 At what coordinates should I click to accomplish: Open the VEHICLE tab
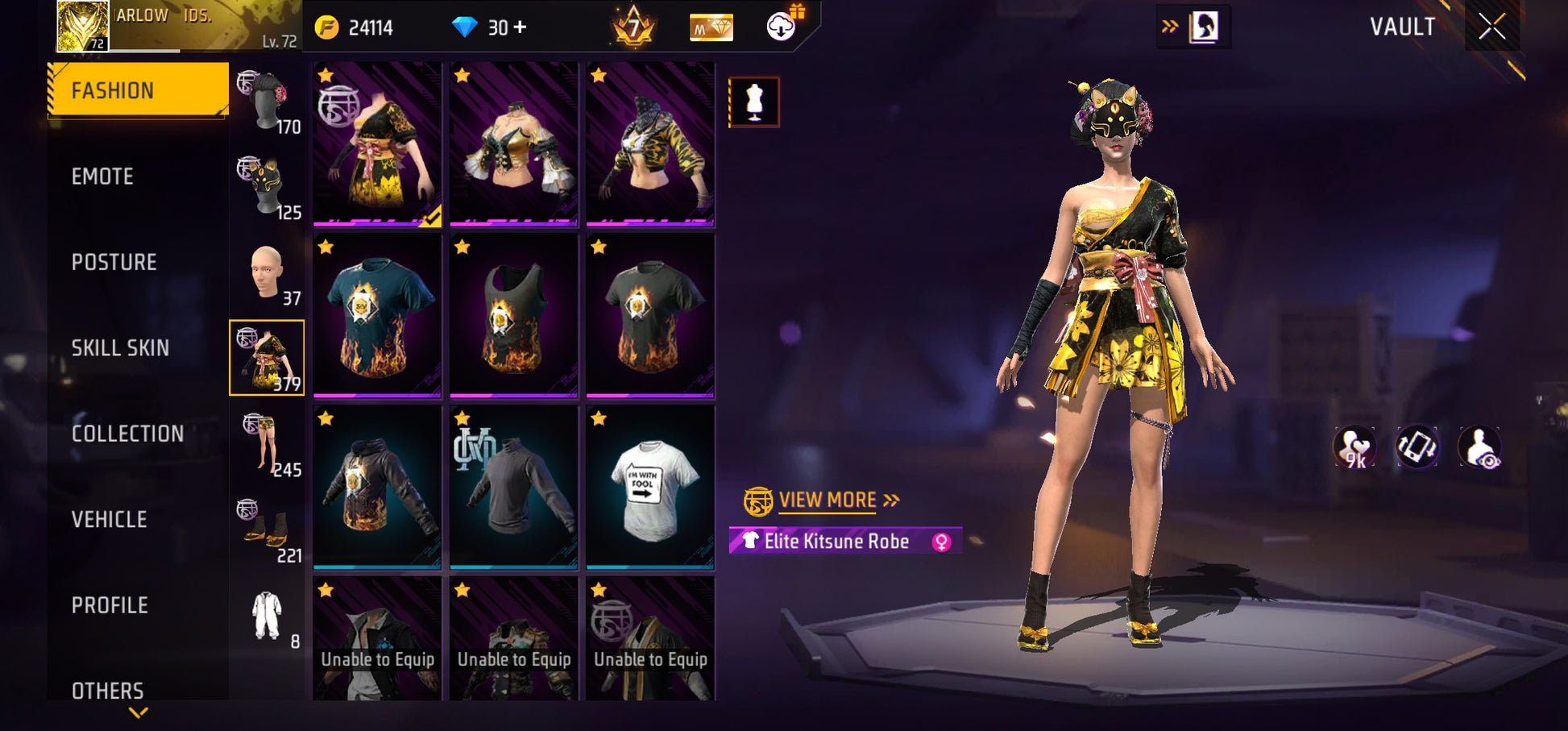coord(109,520)
